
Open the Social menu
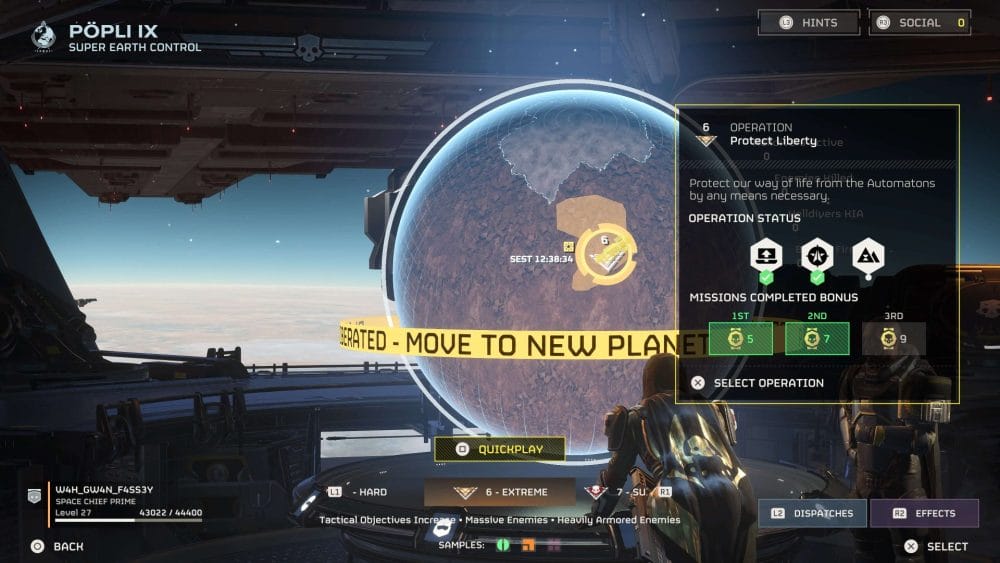coord(919,22)
